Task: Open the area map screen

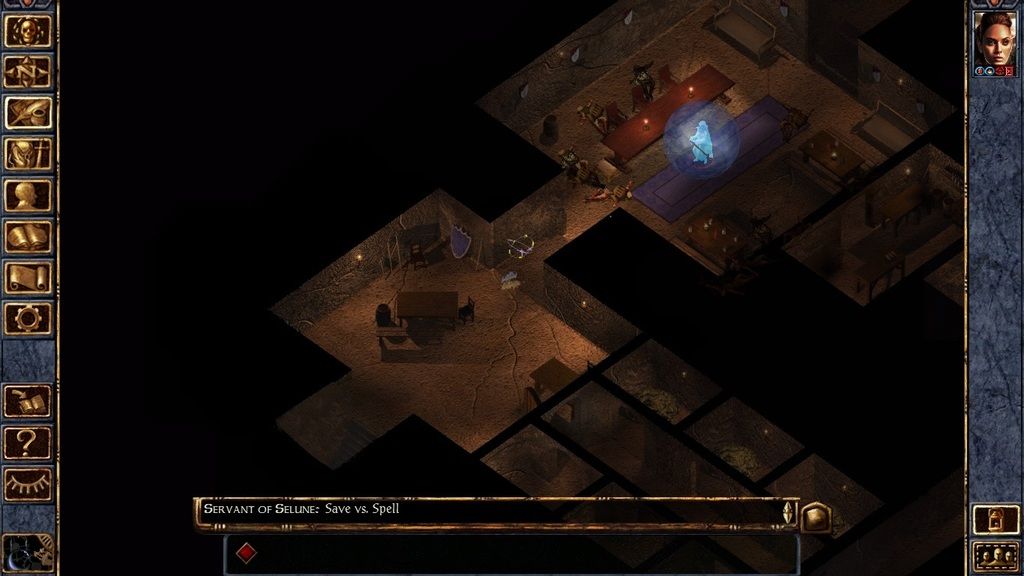Action: (x=28, y=71)
